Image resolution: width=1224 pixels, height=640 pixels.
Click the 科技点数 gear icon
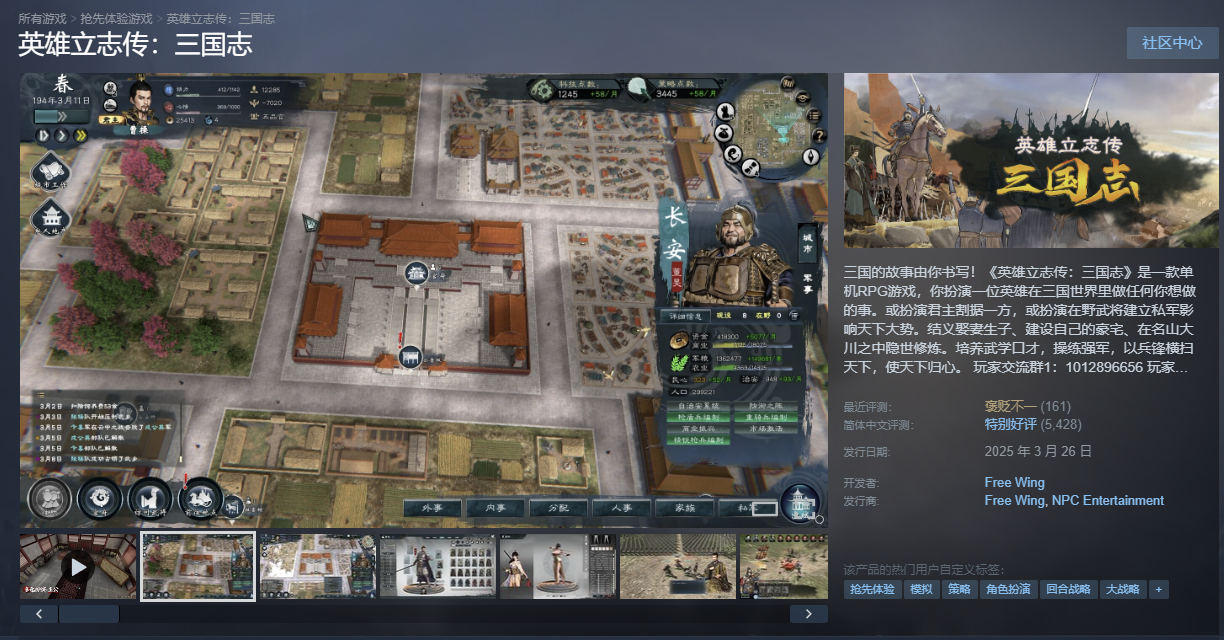[x=541, y=90]
